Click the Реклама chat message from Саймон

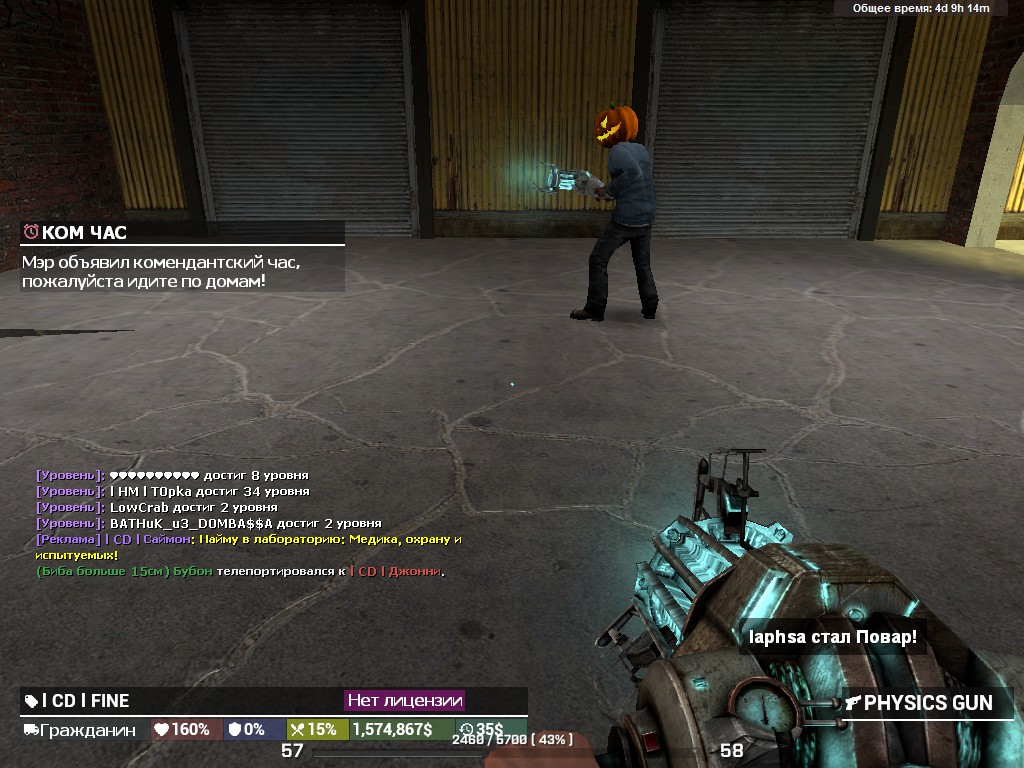[x=248, y=546]
